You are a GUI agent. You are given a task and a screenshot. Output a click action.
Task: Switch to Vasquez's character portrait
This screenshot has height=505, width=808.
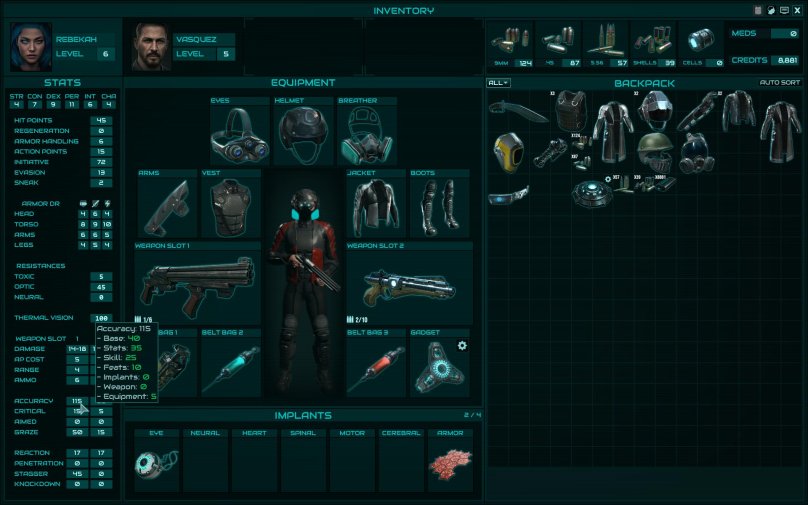[152, 47]
